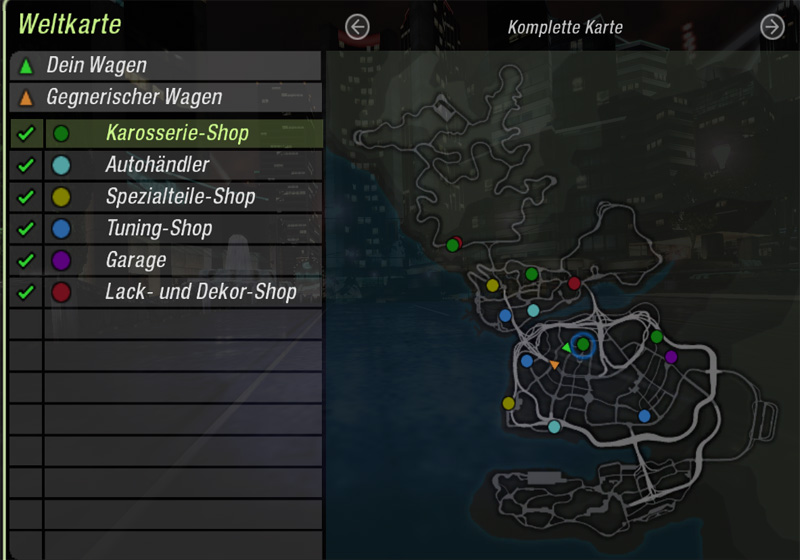This screenshot has height=560, width=800.
Task: Toggle the Garage map filter
Action: [x=26, y=261]
